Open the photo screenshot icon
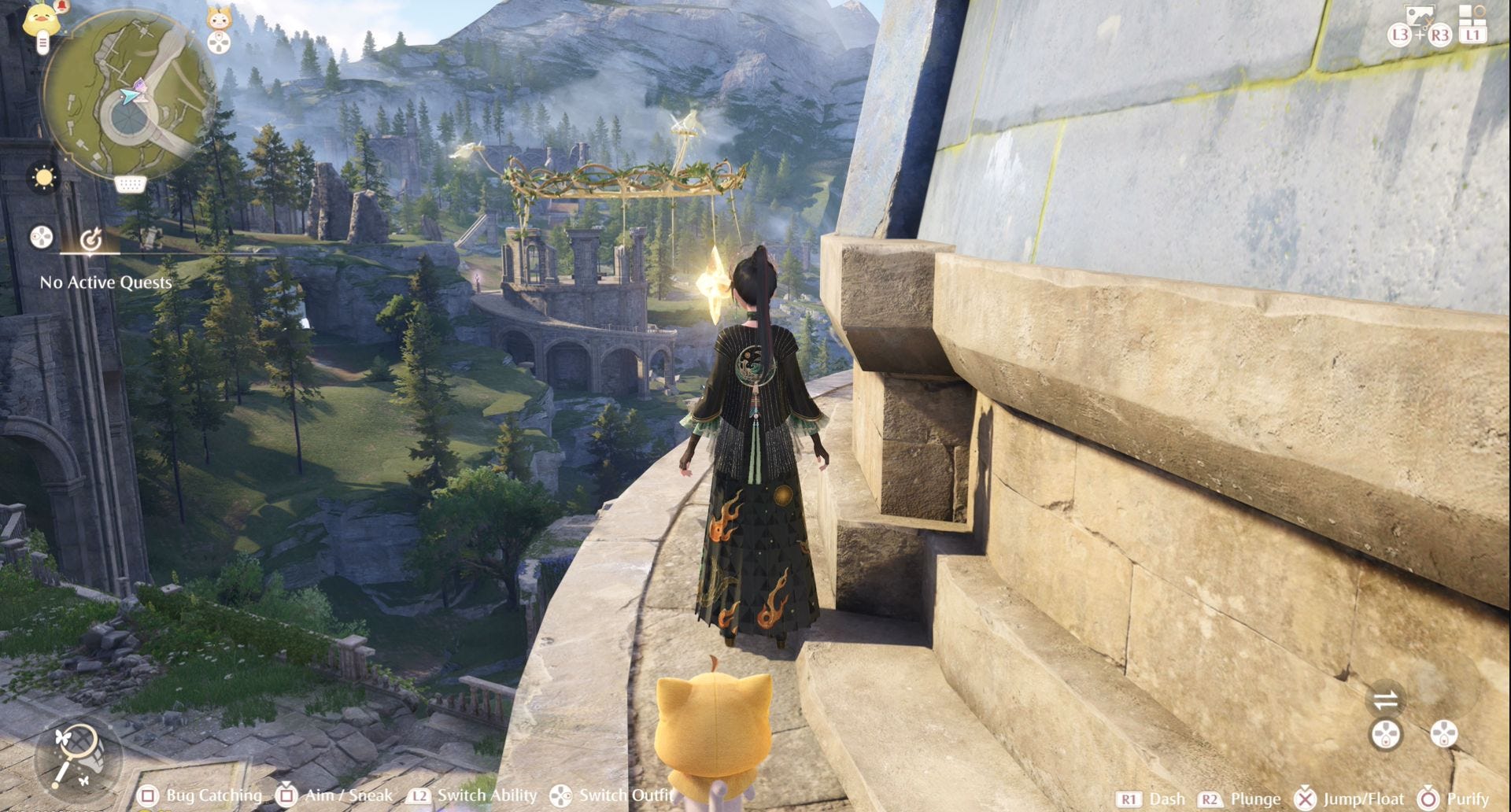 (x=1421, y=16)
